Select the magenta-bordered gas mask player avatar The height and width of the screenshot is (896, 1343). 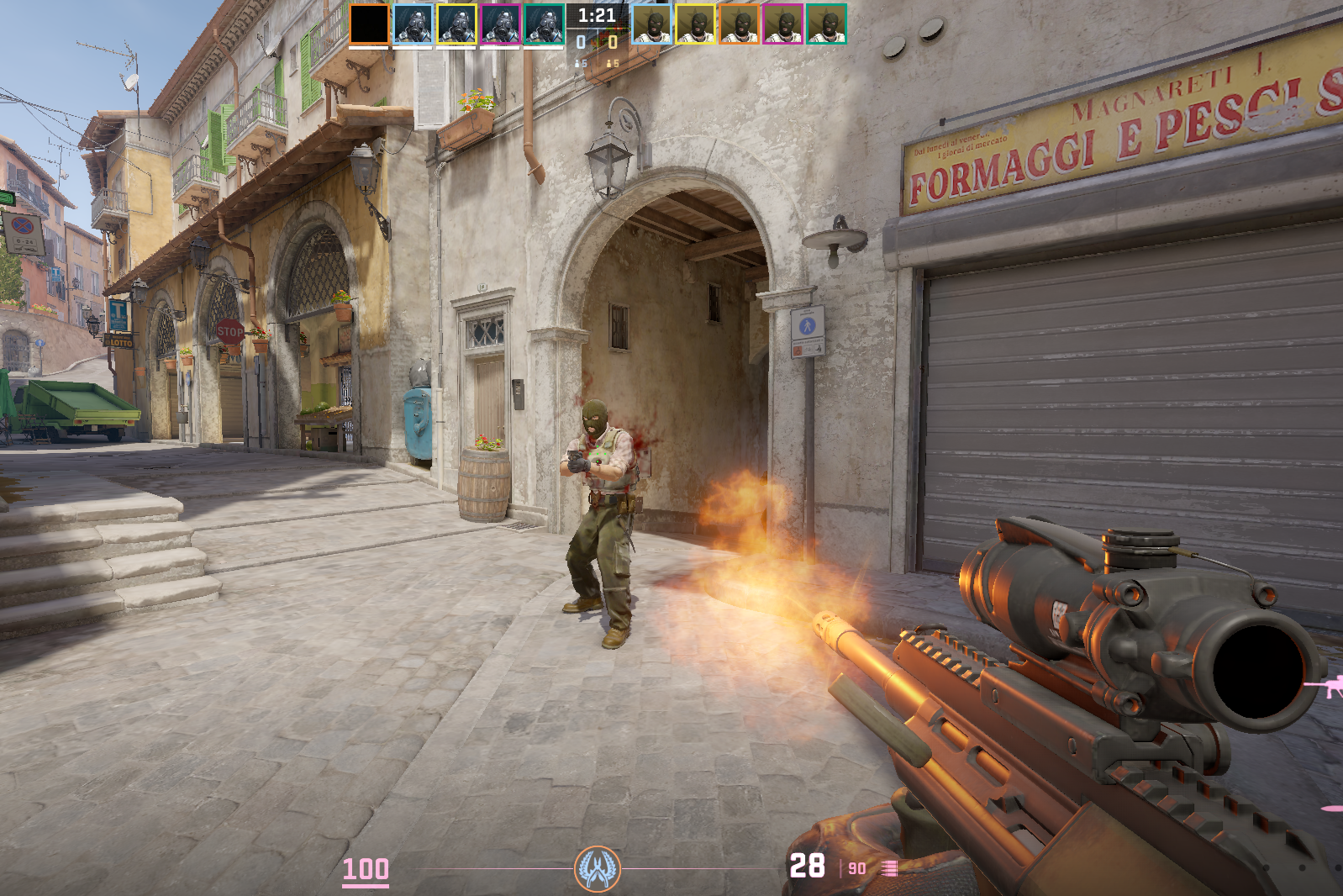click(x=500, y=24)
